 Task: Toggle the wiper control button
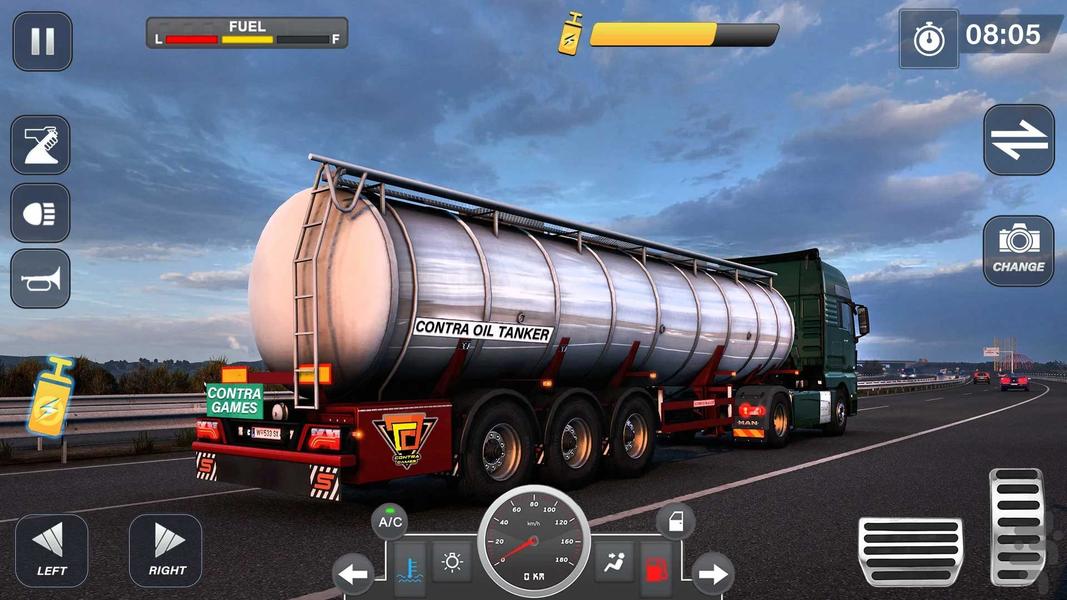(x=40, y=145)
